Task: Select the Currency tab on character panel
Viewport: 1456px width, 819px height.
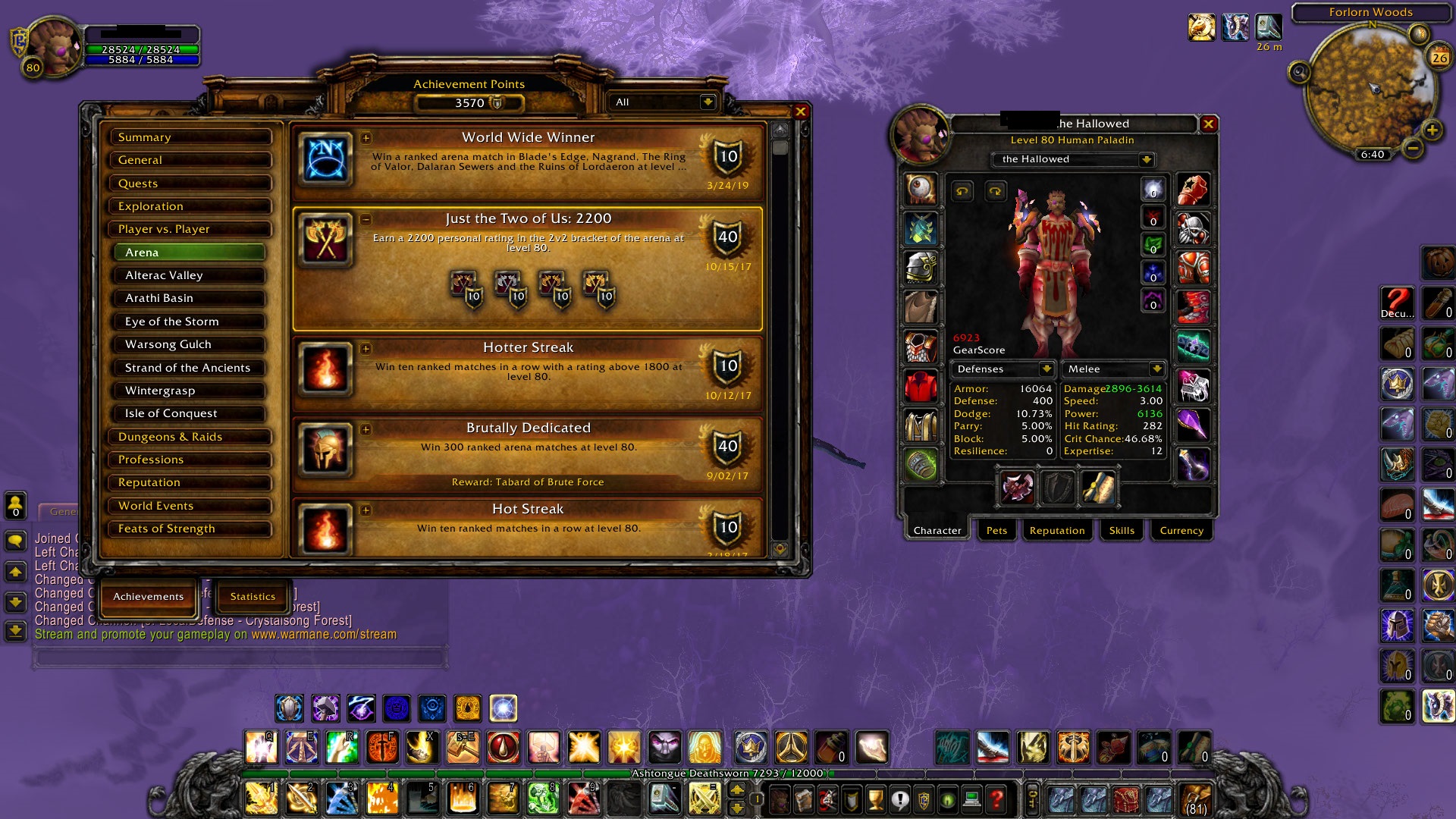Action: click(x=1180, y=531)
